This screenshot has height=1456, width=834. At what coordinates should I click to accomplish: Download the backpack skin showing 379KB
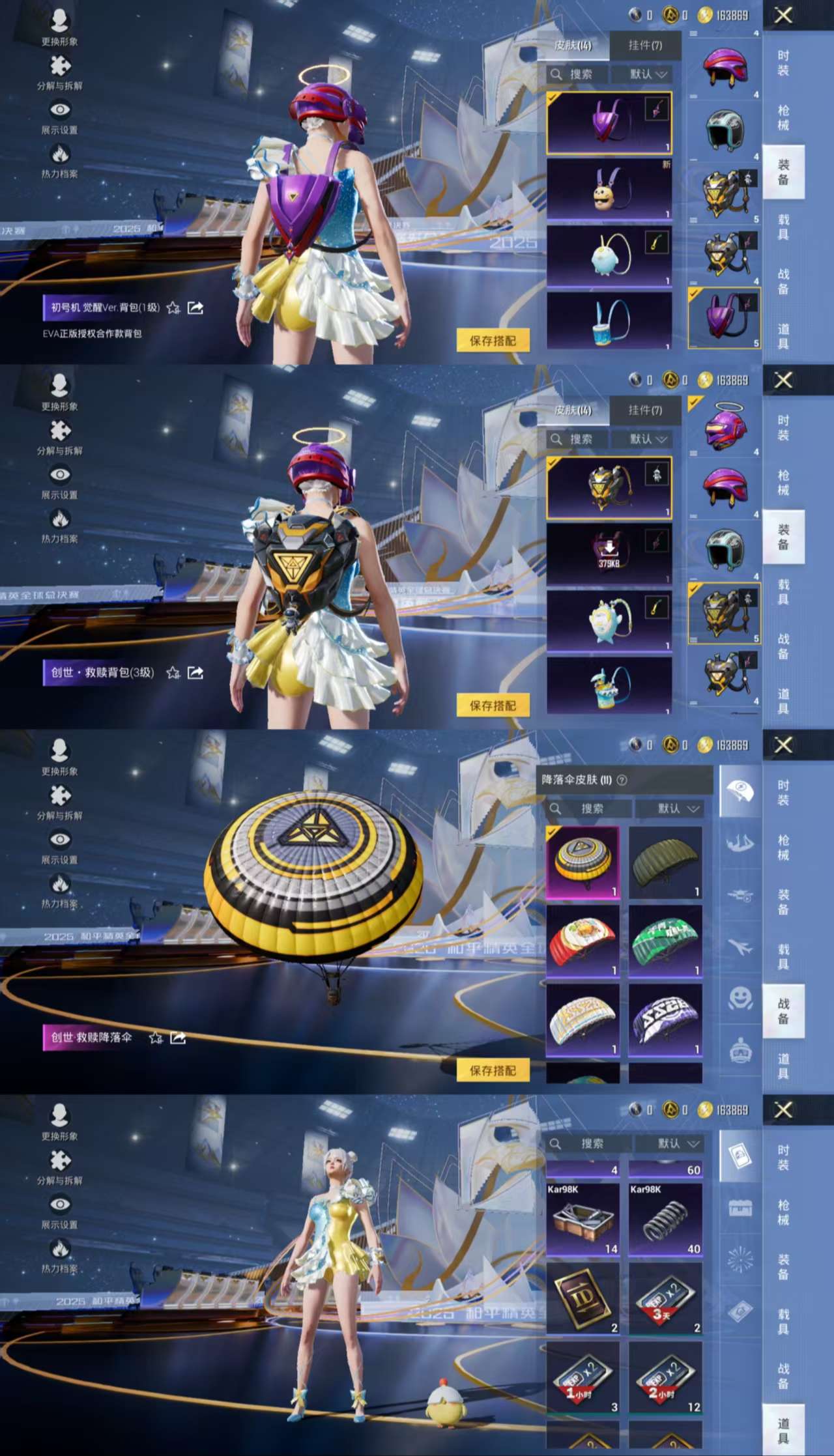(609, 554)
